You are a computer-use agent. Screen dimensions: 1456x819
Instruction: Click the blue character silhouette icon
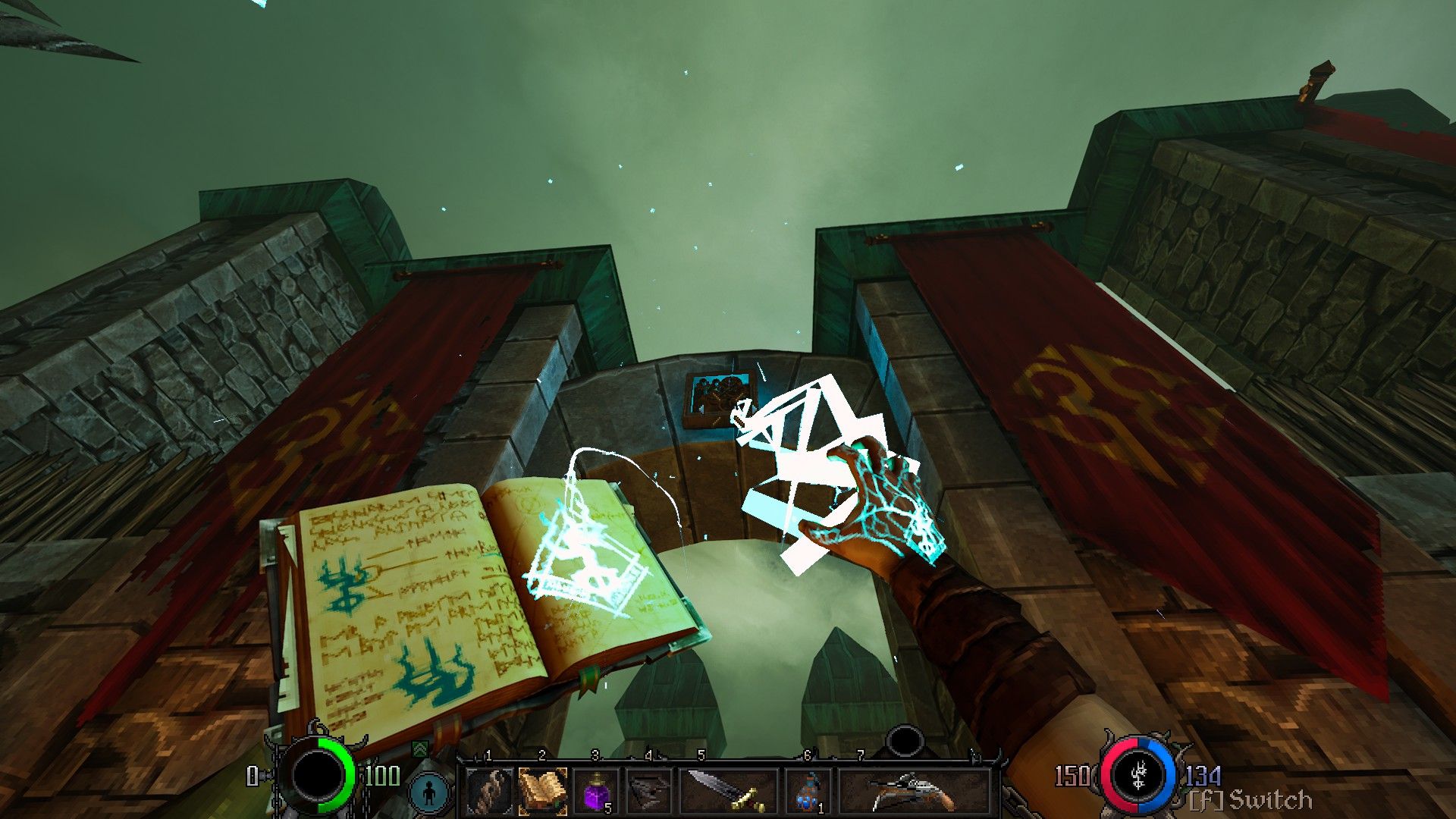pyautogui.click(x=430, y=792)
